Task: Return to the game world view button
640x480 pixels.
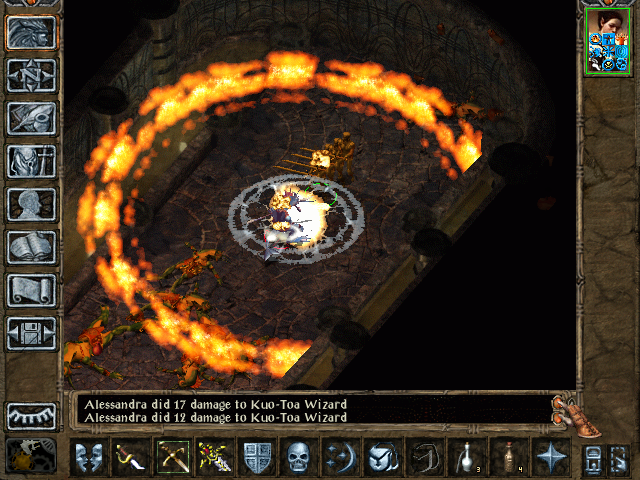Action: pyautogui.click(x=31, y=33)
